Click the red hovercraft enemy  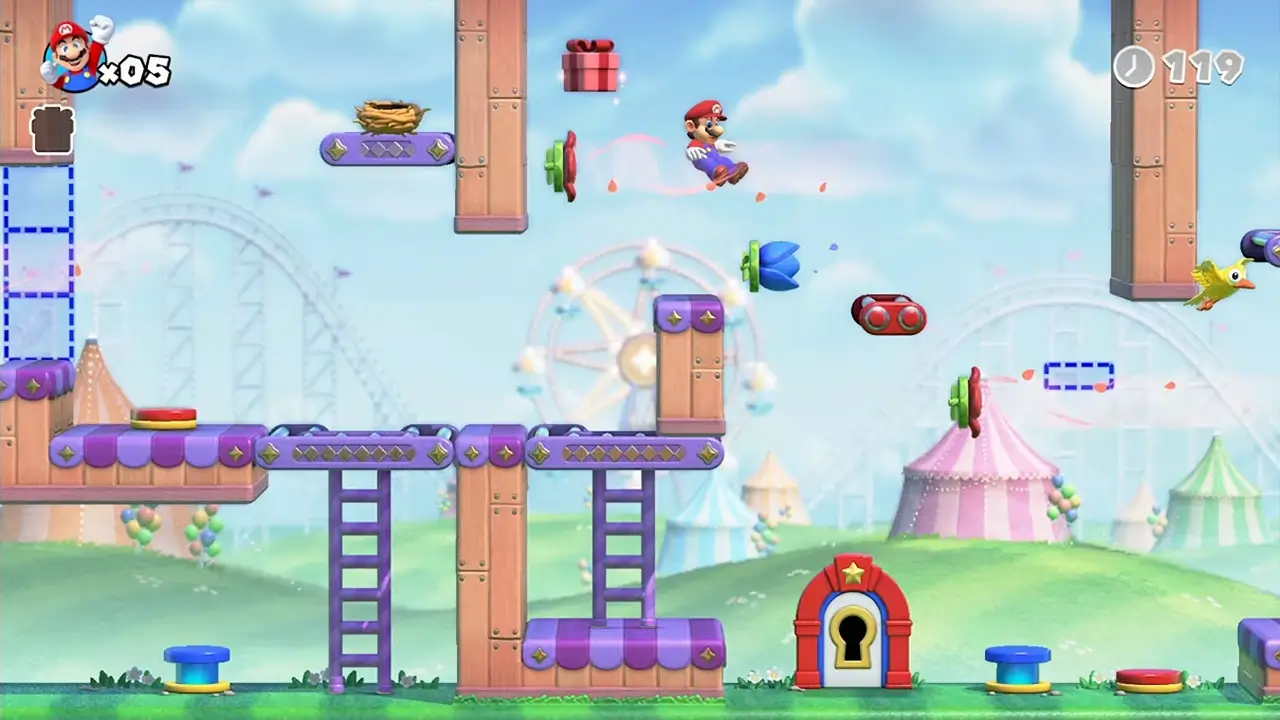(888, 315)
